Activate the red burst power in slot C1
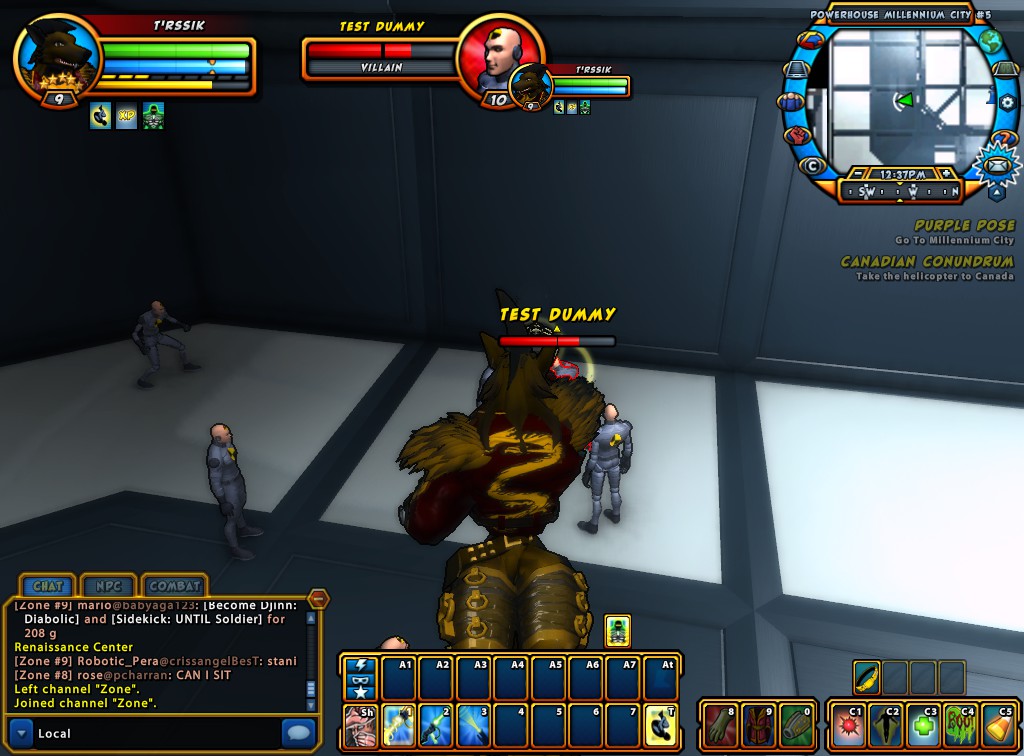The width and height of the screenshot is (1024, 756). (x=849, y=725)
